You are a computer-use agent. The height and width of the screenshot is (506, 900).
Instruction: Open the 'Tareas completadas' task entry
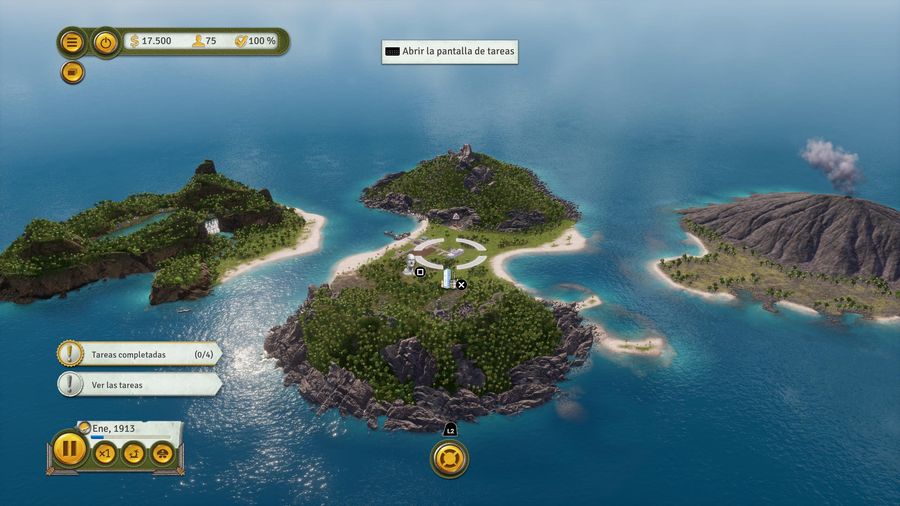pos(140,354)
